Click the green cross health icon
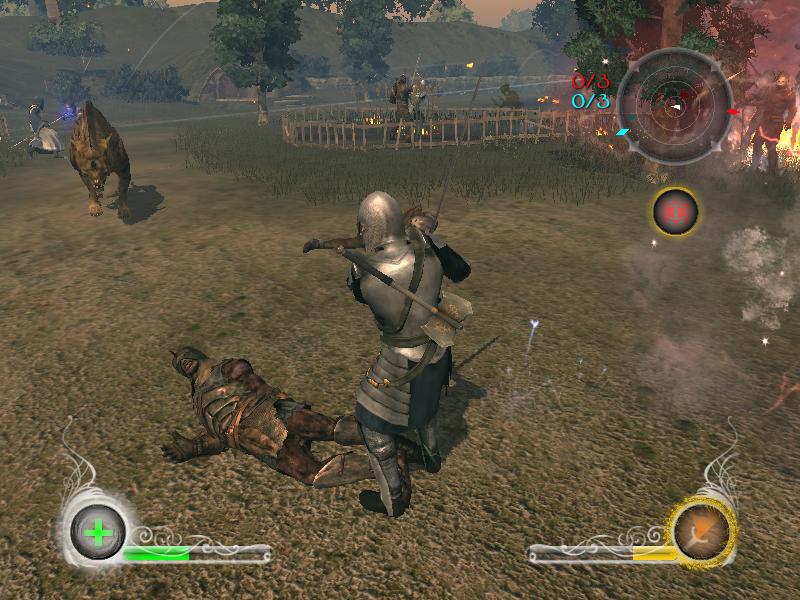 coord(98,531)
